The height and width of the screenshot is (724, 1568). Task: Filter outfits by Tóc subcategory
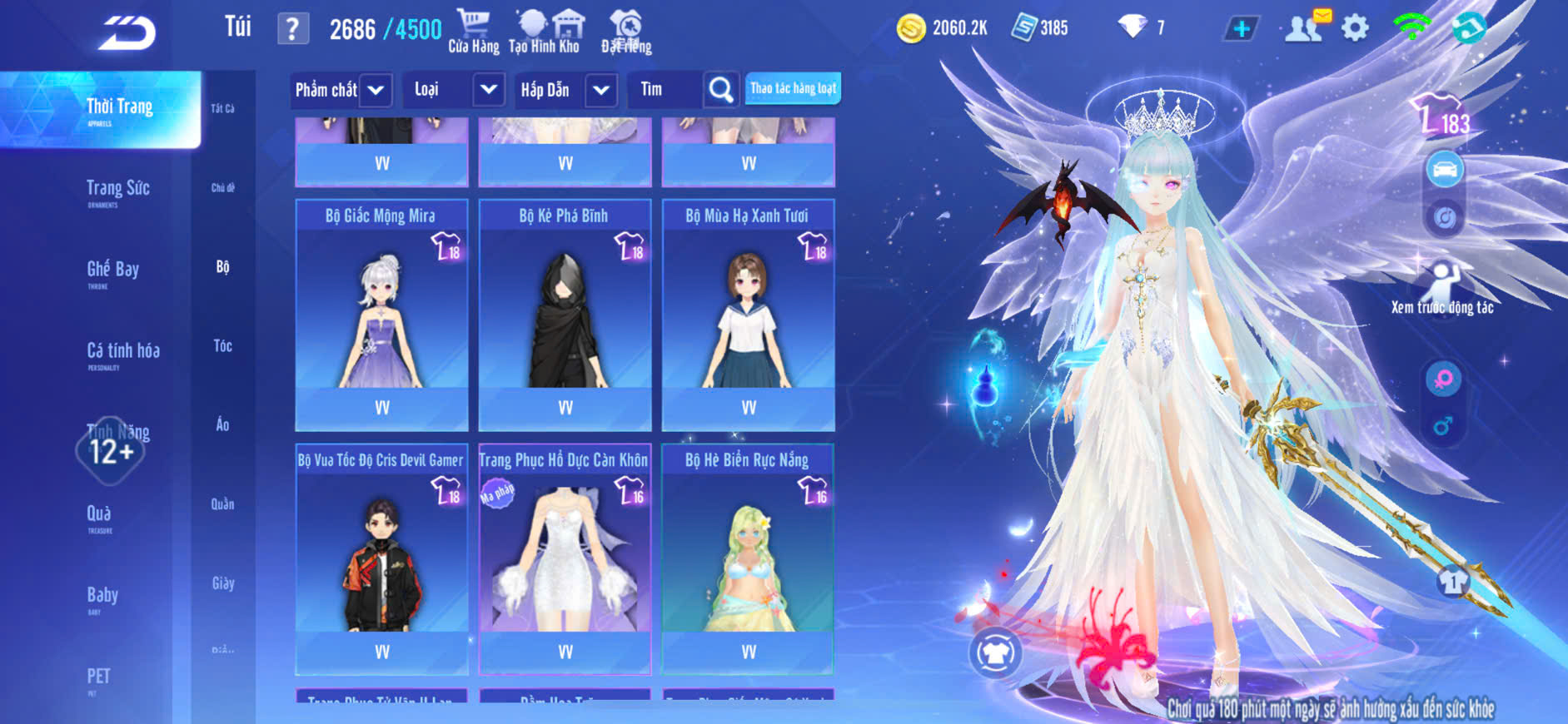[x=222, y=345]
